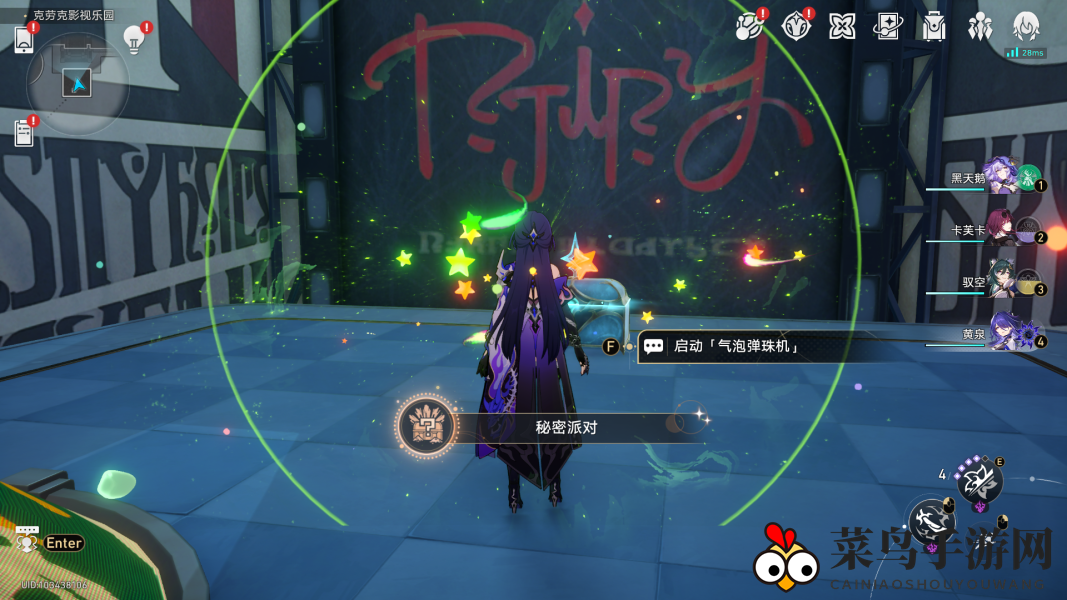Open the character head icon
Viewport: 1067px width, 600px height.
(x=1027, y=26)
